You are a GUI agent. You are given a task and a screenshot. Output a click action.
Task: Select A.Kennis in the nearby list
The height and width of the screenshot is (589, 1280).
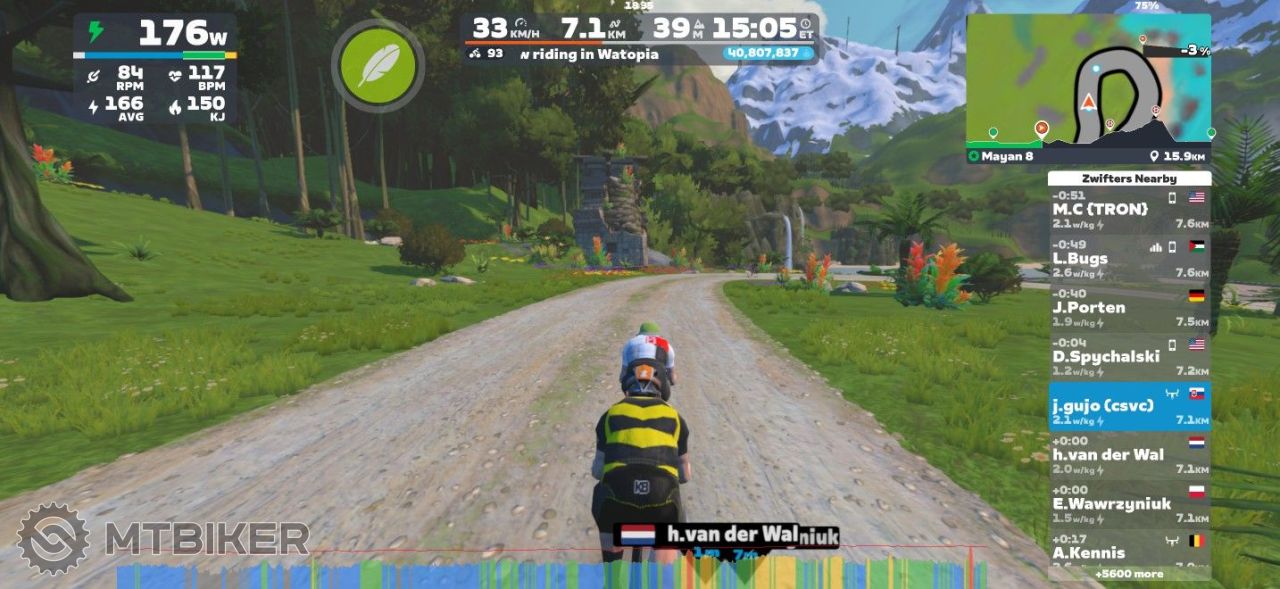pyautogui.click(x=1129, y=551)
